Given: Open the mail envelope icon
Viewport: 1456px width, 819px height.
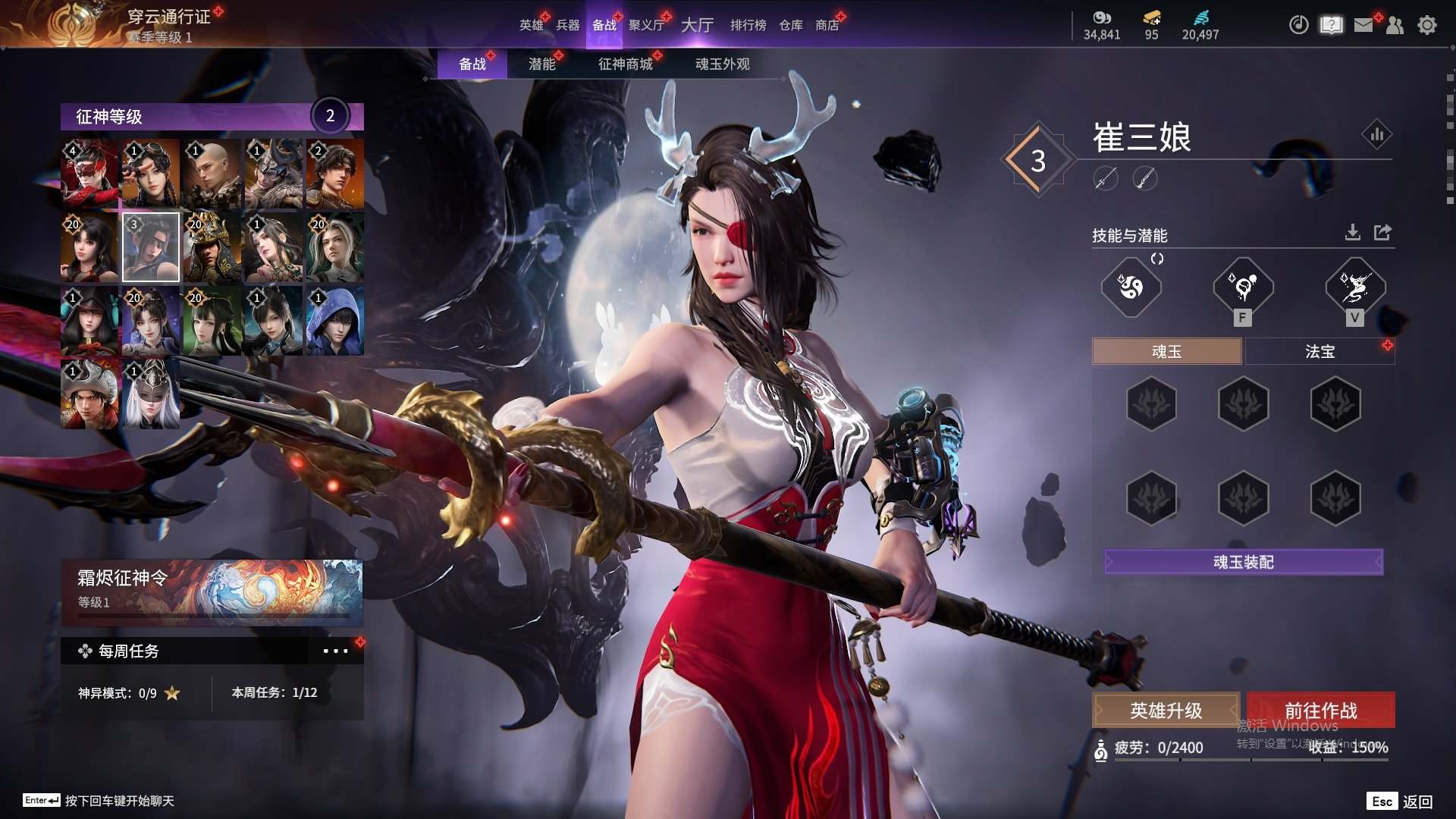Looking at the screenshot, I should click(1363, 25).
